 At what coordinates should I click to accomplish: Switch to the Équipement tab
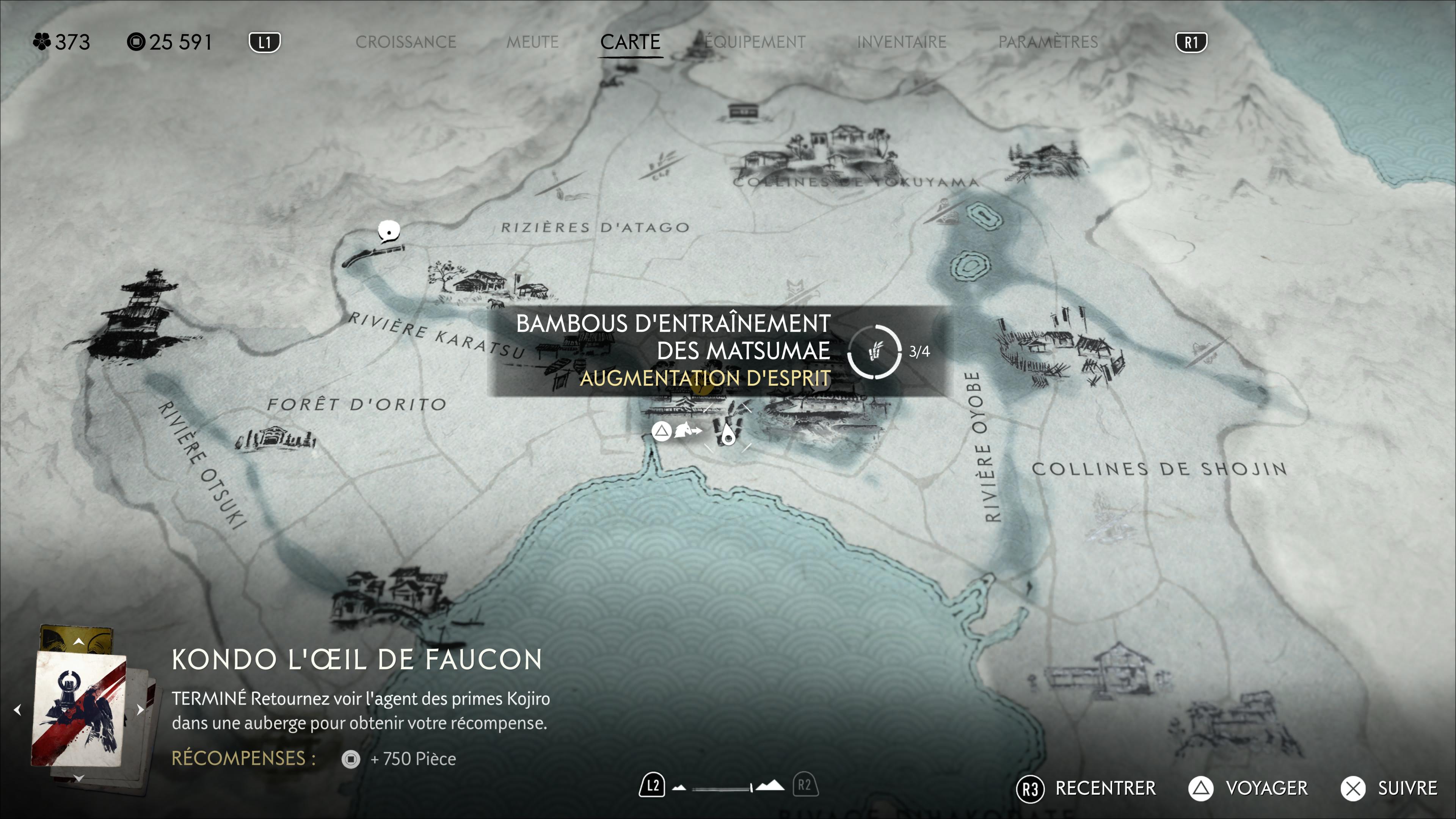tap(755, 42)
